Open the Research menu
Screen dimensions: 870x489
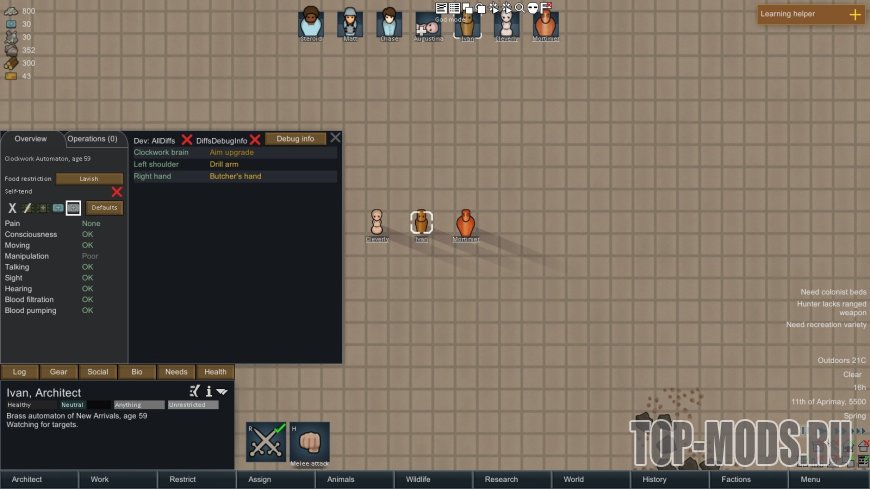click(x=501, y=480)
